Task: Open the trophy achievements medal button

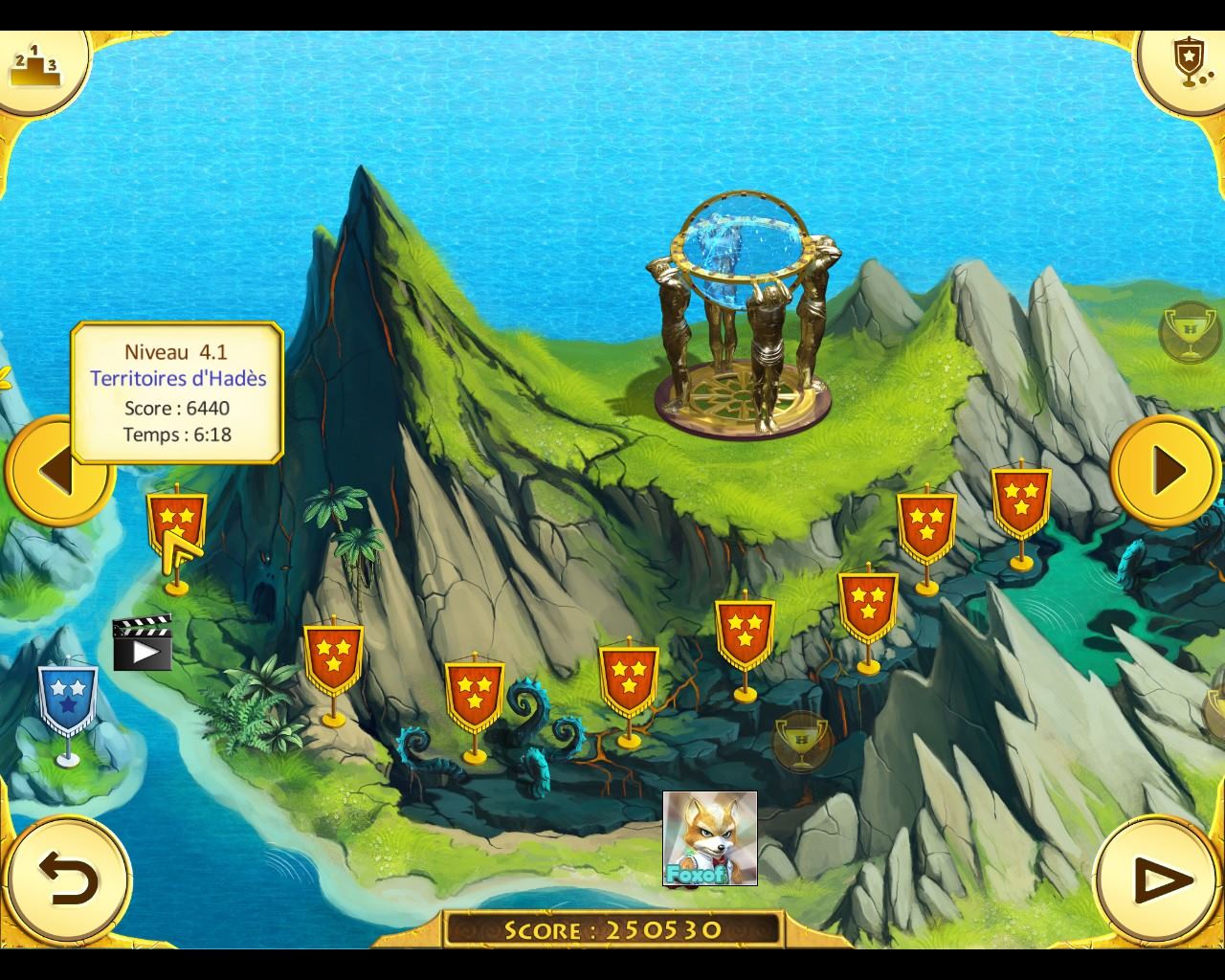Action: pos(1188,64)
